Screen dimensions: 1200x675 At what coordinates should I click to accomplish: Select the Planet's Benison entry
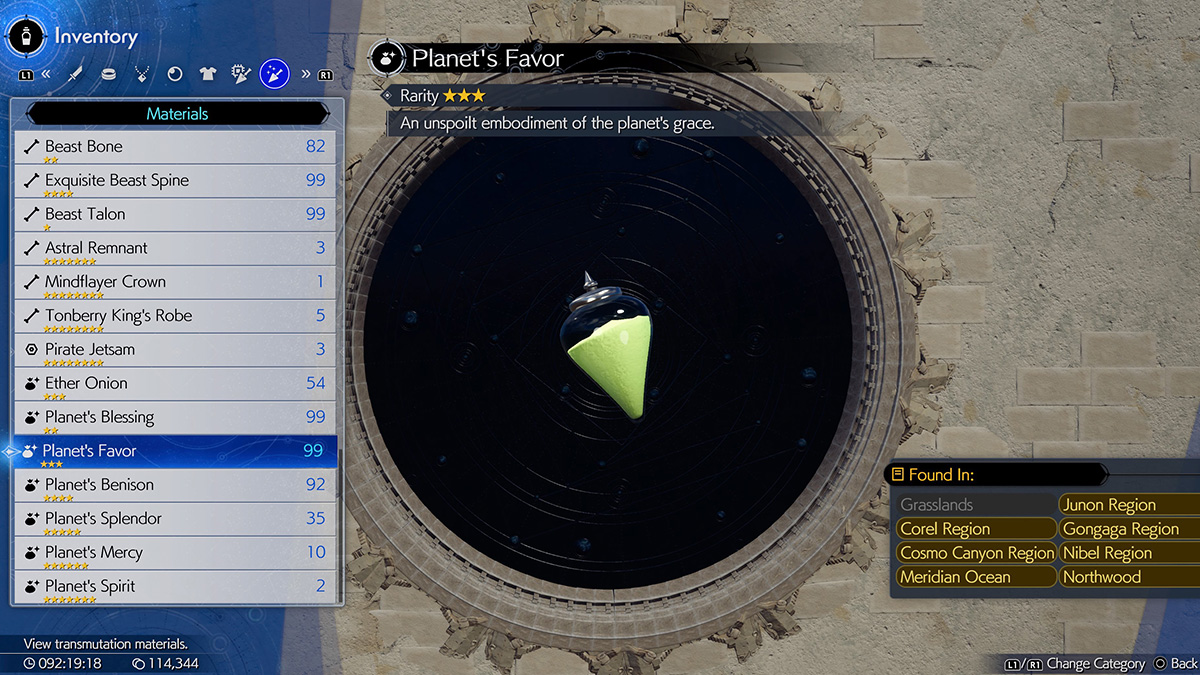(177, 486)
